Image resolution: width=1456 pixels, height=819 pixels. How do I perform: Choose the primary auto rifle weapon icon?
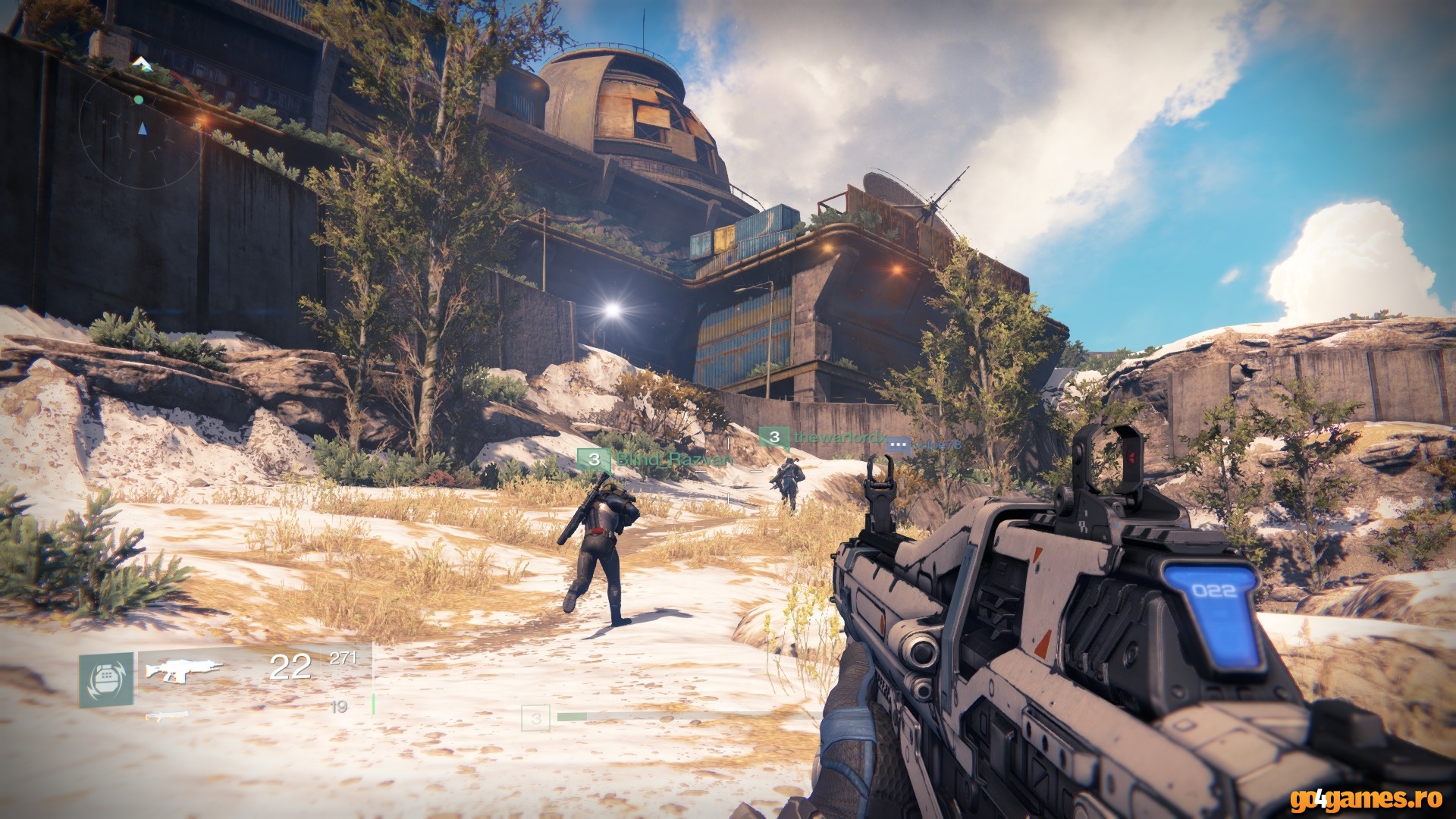[184, 669]
